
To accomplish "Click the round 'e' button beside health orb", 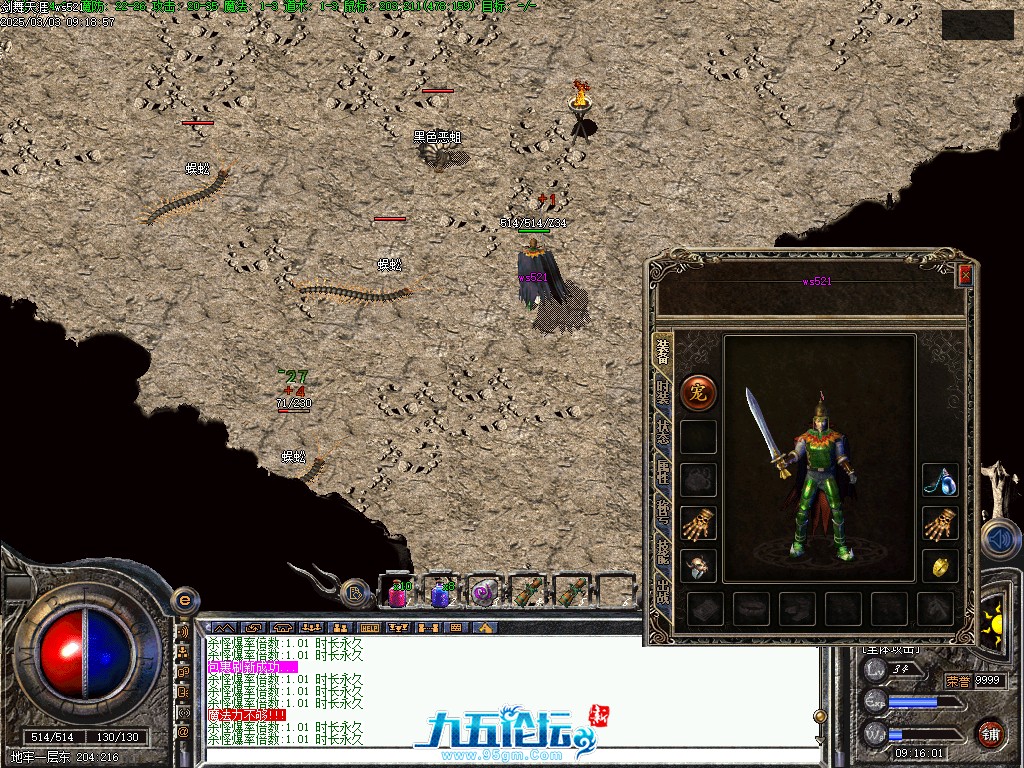I will click(x=183, y=600).
